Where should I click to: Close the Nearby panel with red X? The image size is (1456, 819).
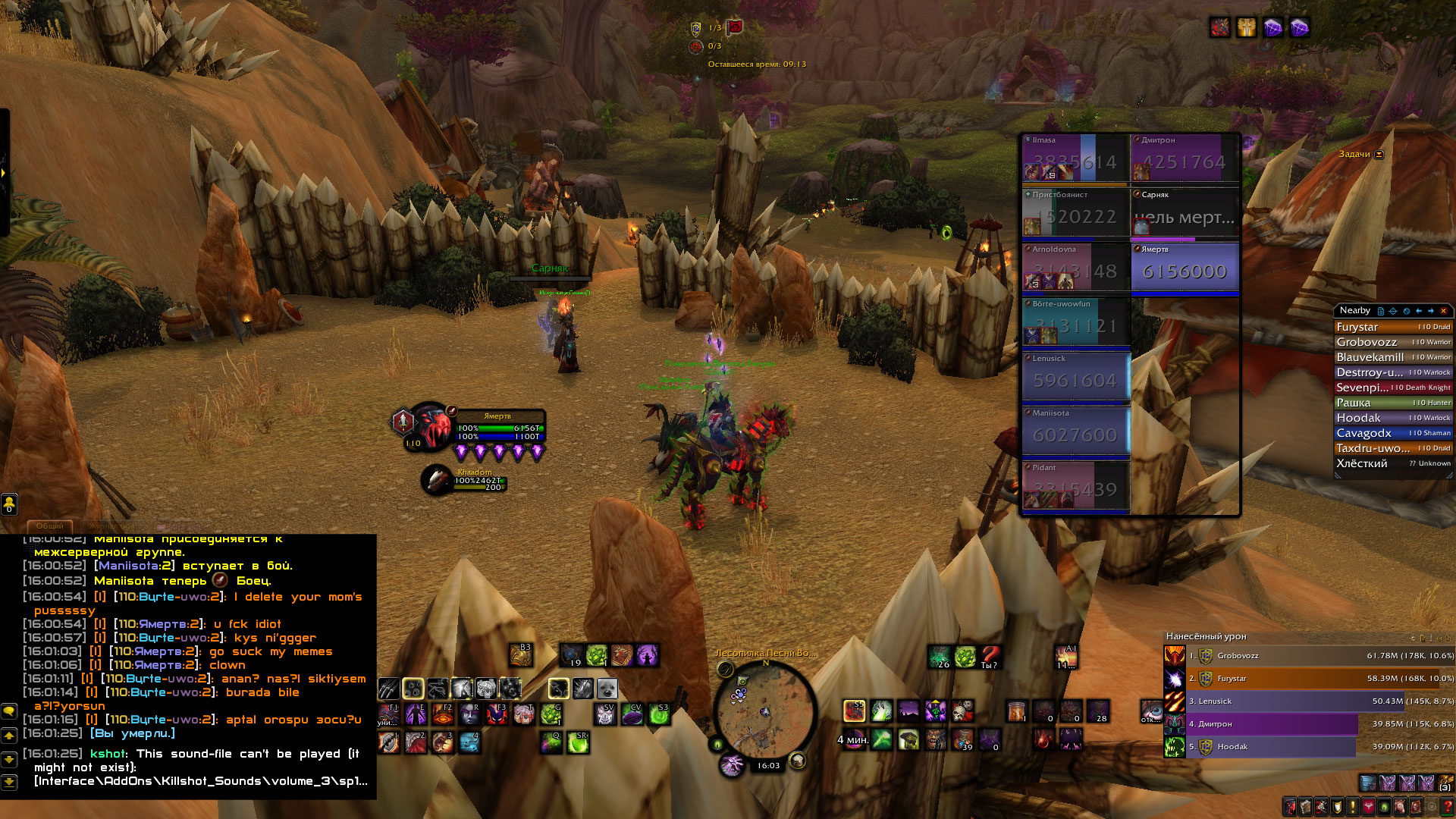click(x=1443, y=311)
